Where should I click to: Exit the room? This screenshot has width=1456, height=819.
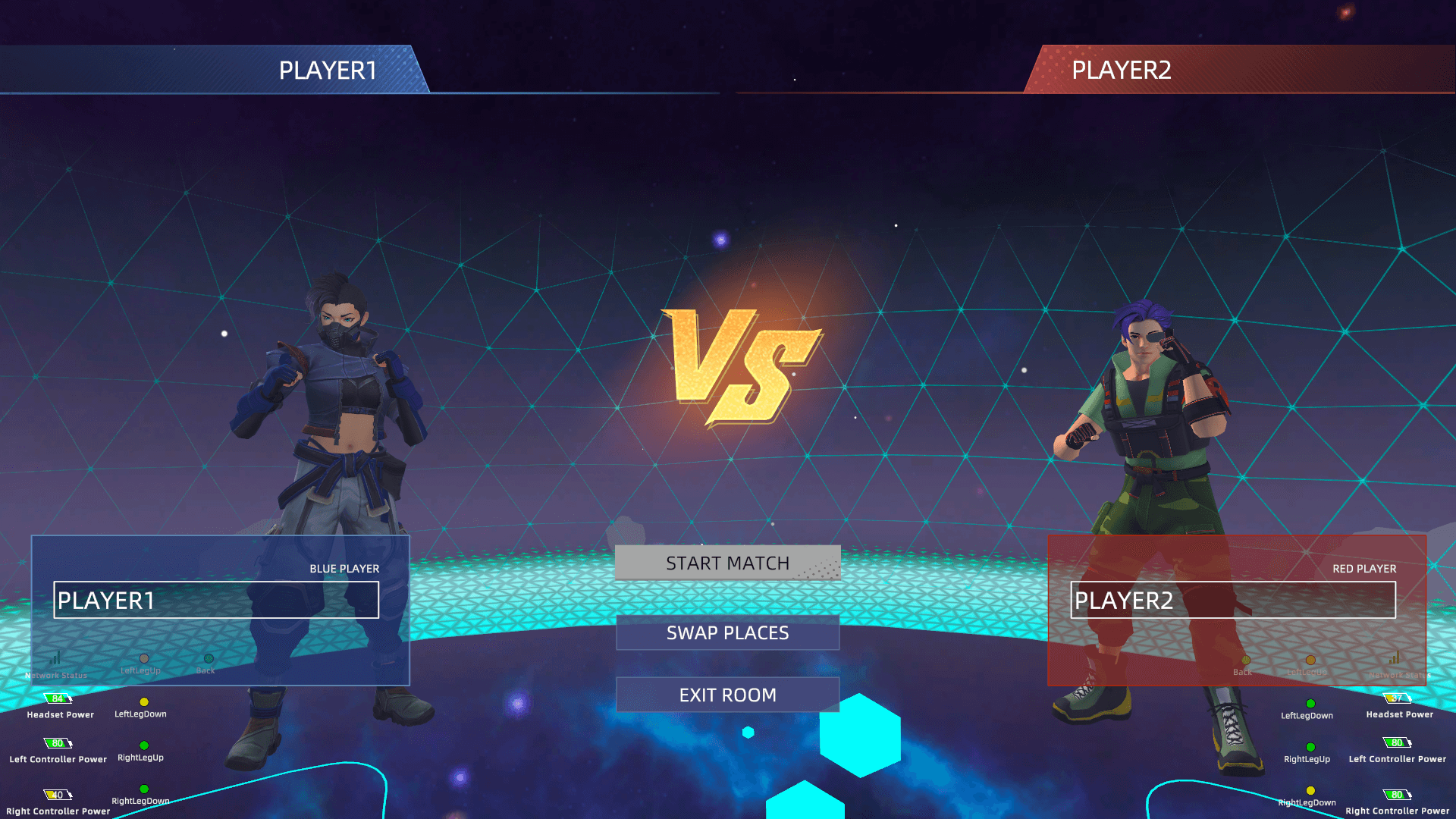pyautogui.click(x=727, y=695)
